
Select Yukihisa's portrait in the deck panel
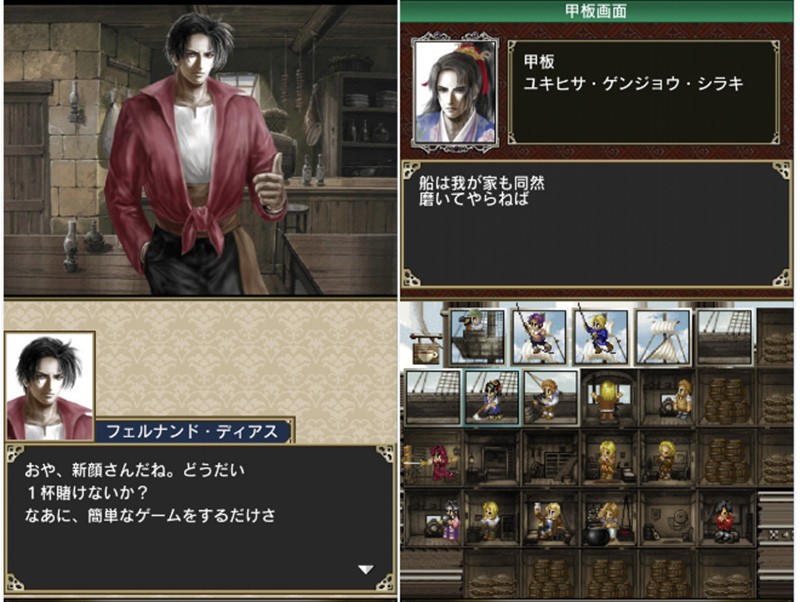point(448,92)
